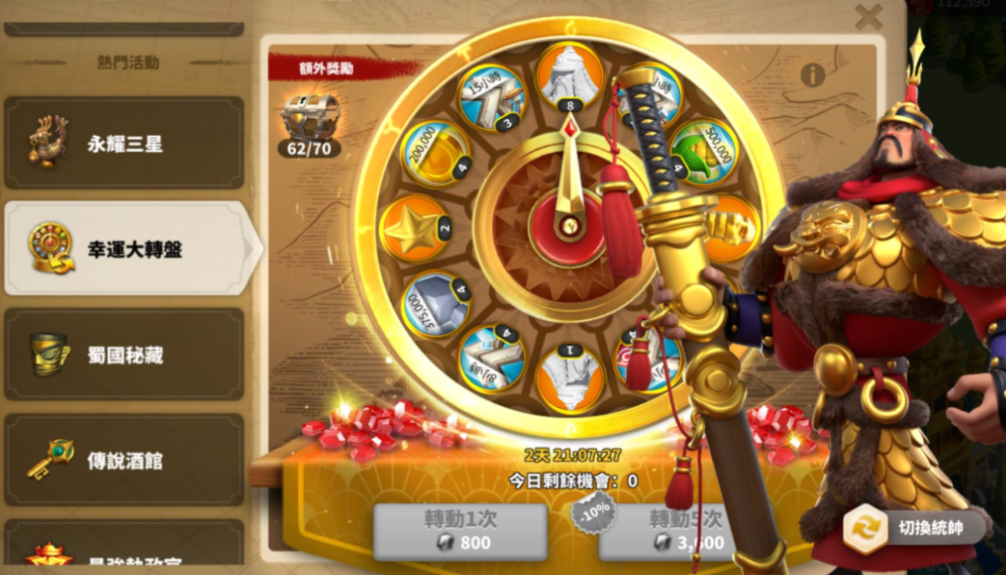Close the event window with the X
This screenshot has height=575, width=1006.
(x=868, y=16)
